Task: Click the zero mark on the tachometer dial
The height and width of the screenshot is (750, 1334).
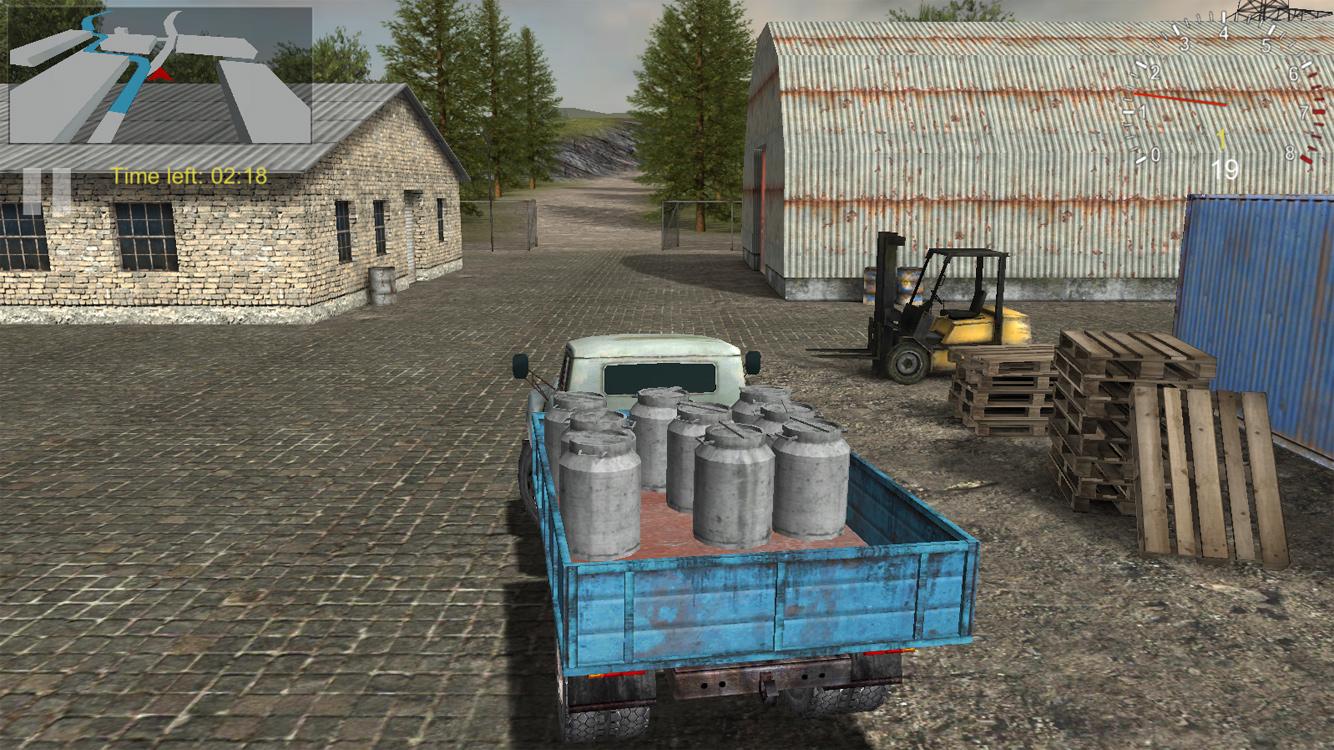Action: (1155, 154)
